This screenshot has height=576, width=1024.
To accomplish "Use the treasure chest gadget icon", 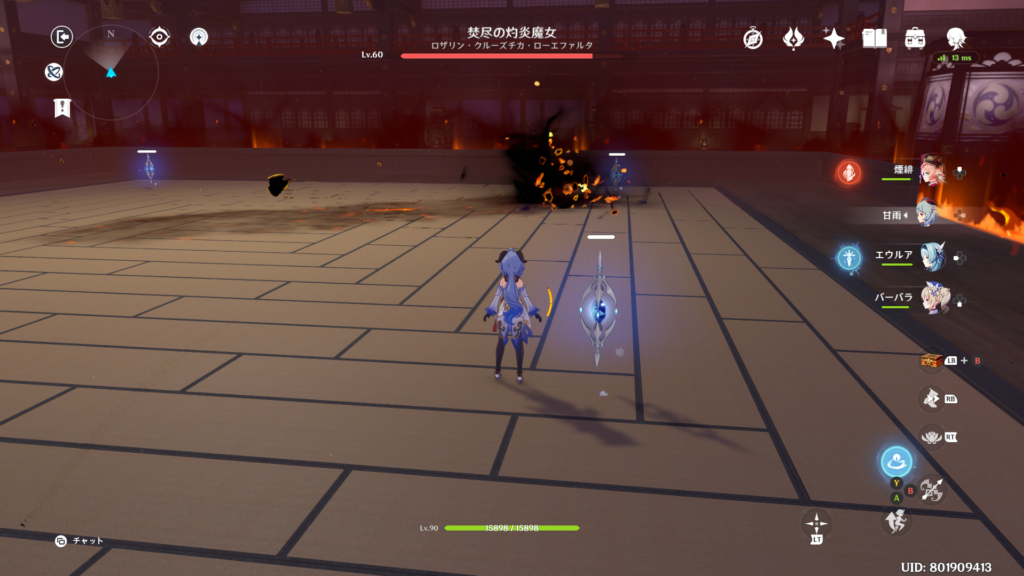I will pyautogui.click(x=931, y=360).
